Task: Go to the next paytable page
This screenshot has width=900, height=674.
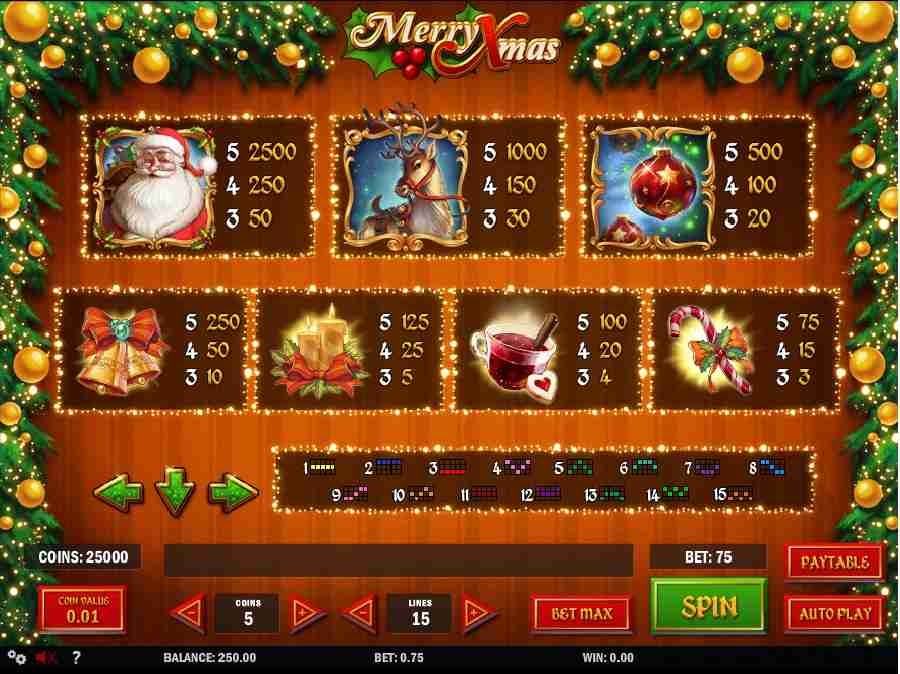Action: (233, 492)
